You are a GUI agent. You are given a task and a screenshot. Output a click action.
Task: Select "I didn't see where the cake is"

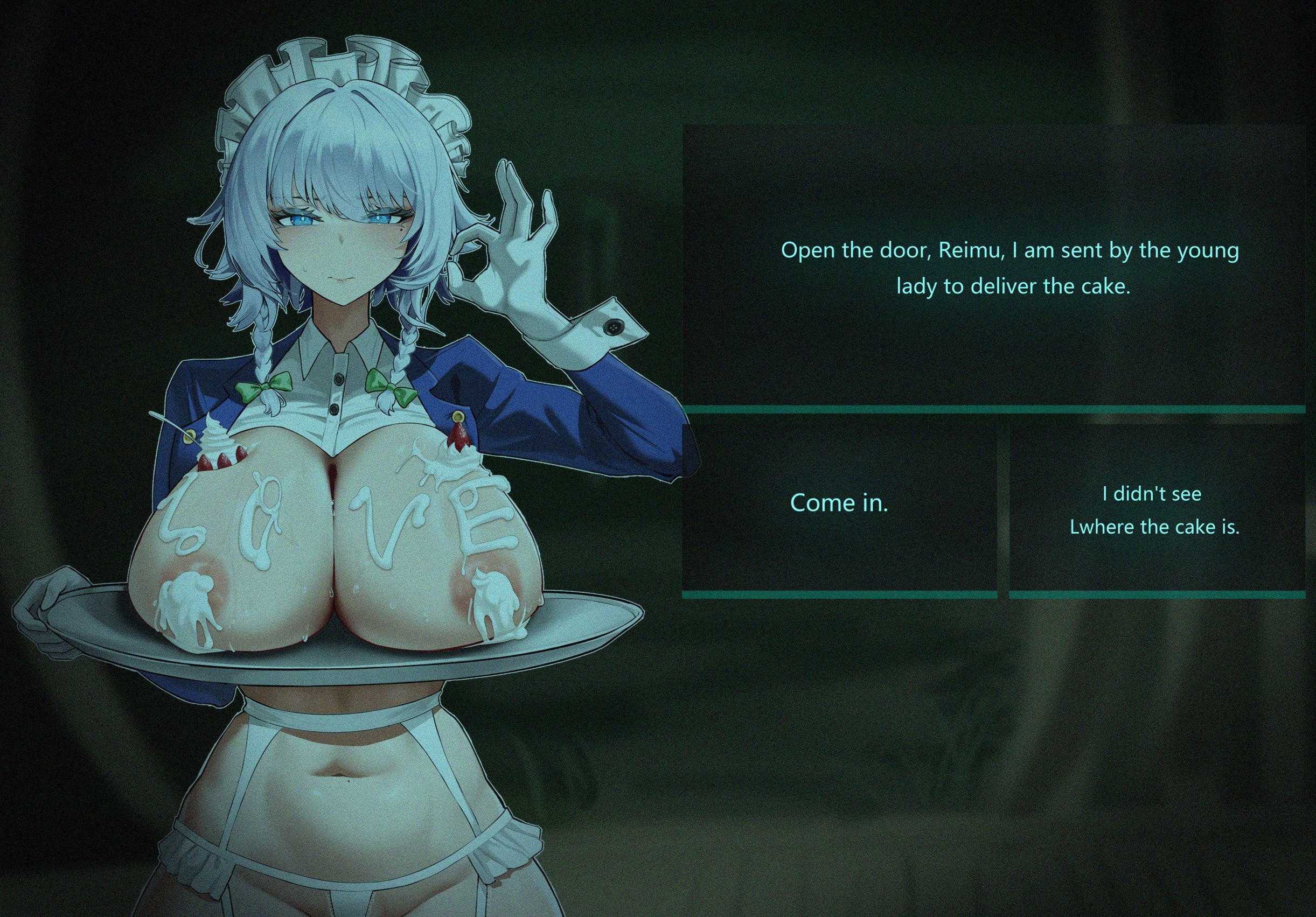(1154, 510)
